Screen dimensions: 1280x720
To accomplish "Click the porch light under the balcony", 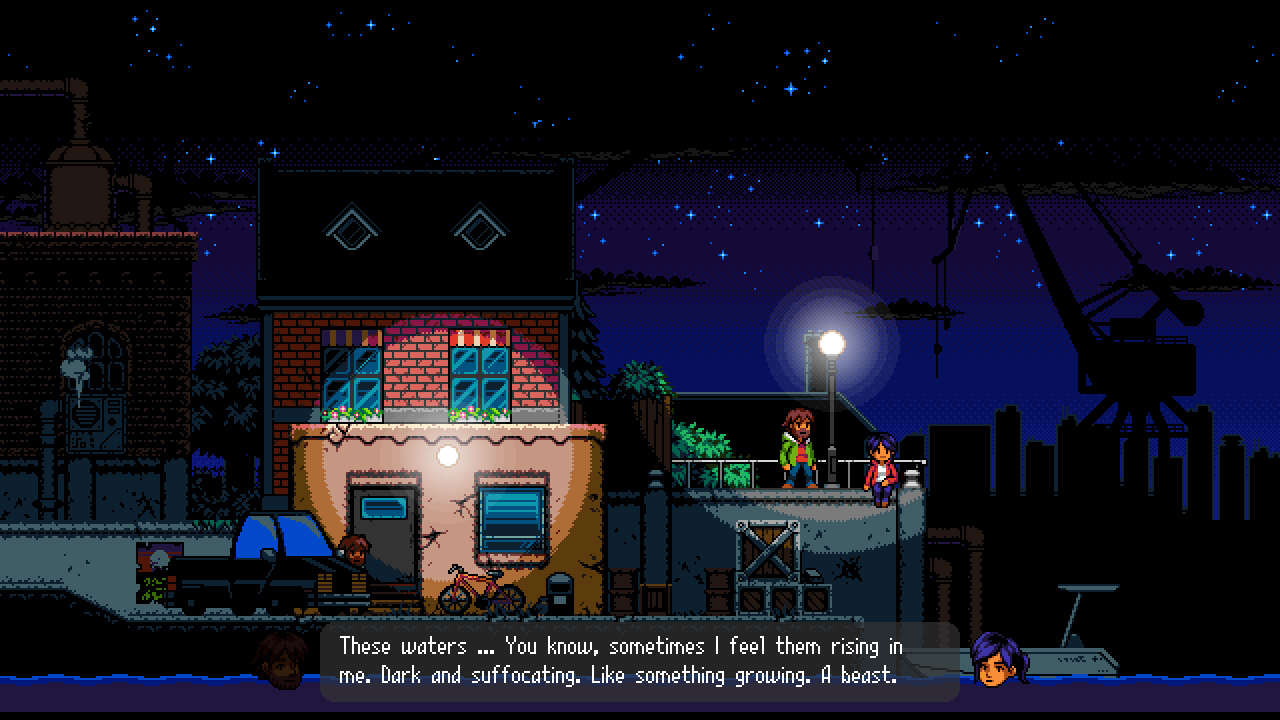I will coord(448,455).
